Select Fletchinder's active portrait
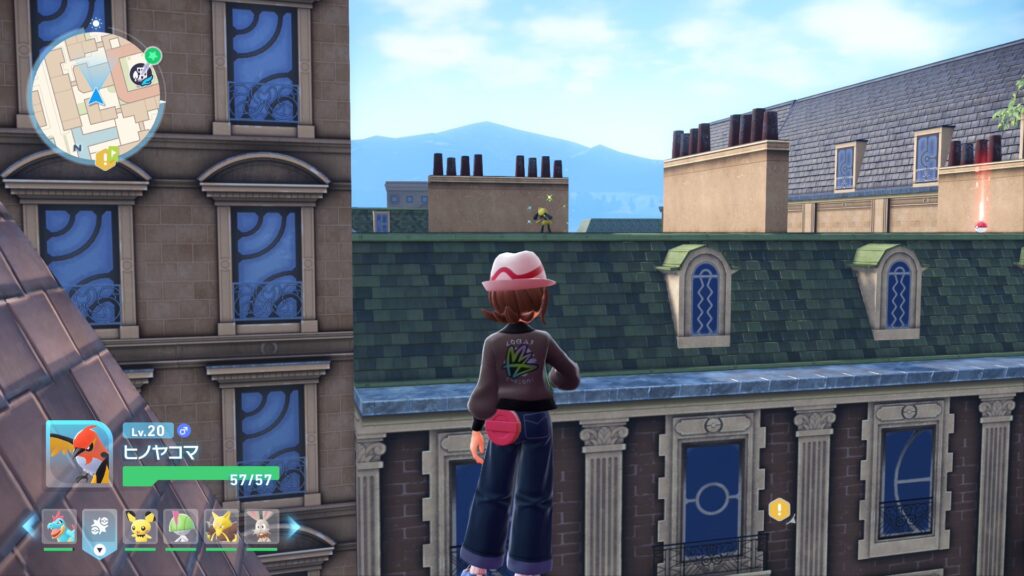 pyautogui.click(x=79, y=453)
